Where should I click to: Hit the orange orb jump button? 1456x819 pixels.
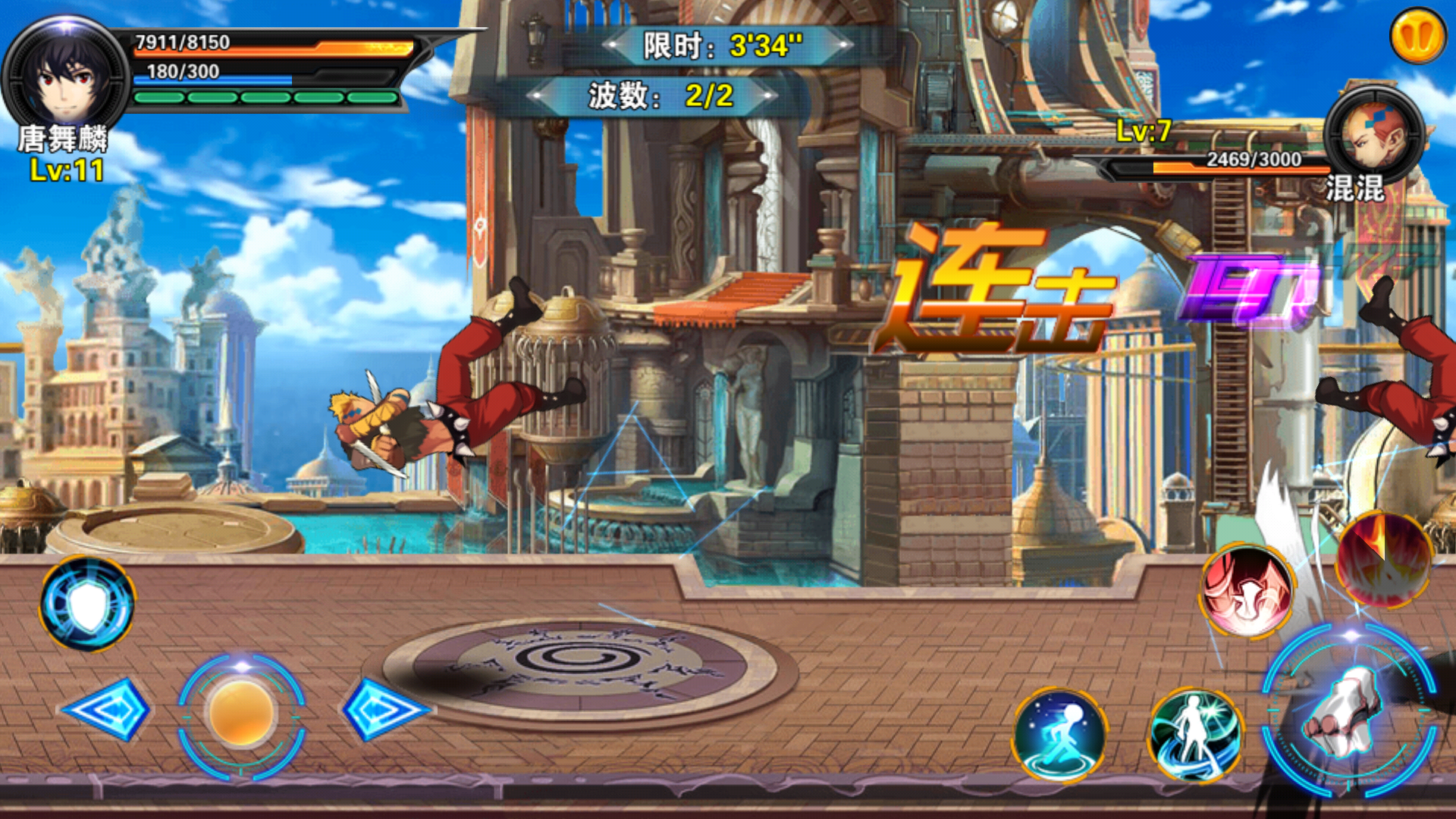(x=242, y=714)
